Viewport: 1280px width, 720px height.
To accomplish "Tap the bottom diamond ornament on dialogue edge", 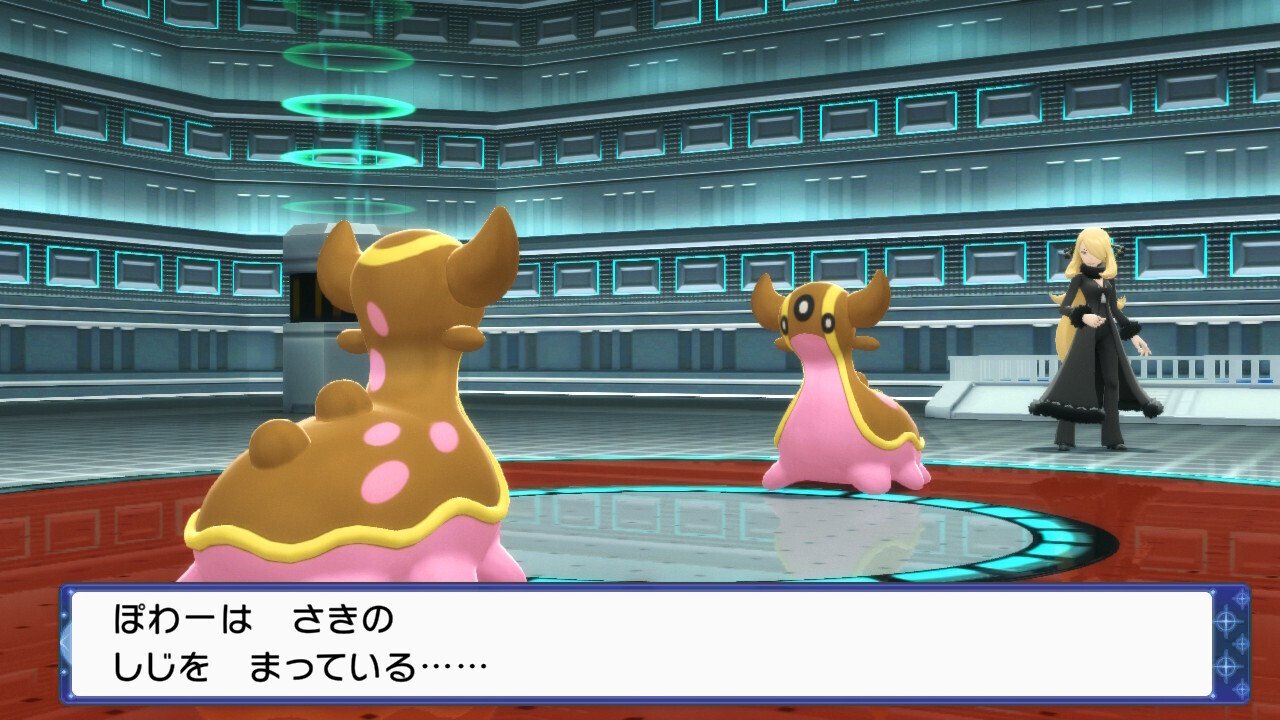I will 1241,687.
